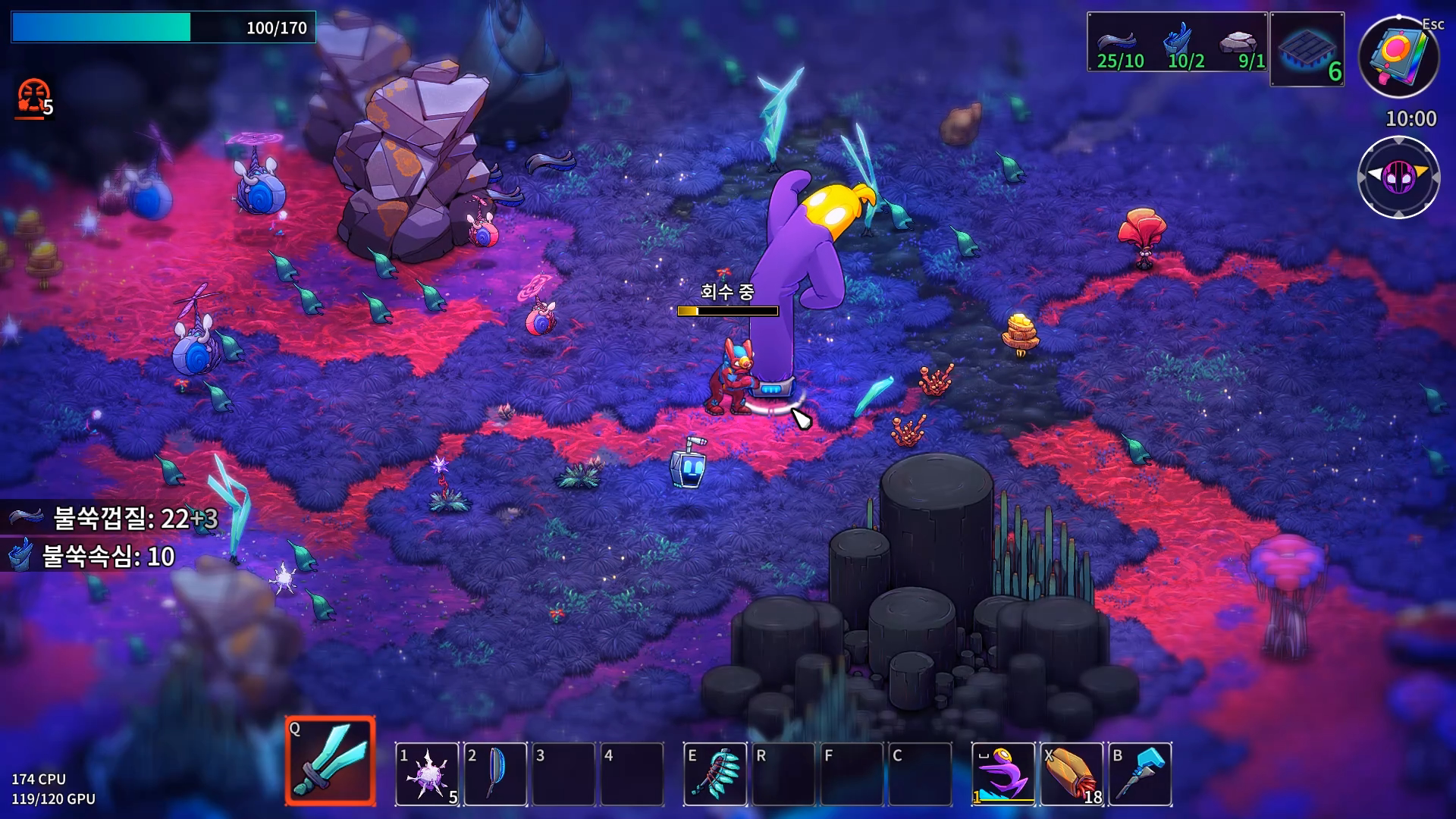Image resolution: width=1456 pixels, height=819 pixels.
Task: Open build mode with the blue hammer
Action: coord(1140,774)
